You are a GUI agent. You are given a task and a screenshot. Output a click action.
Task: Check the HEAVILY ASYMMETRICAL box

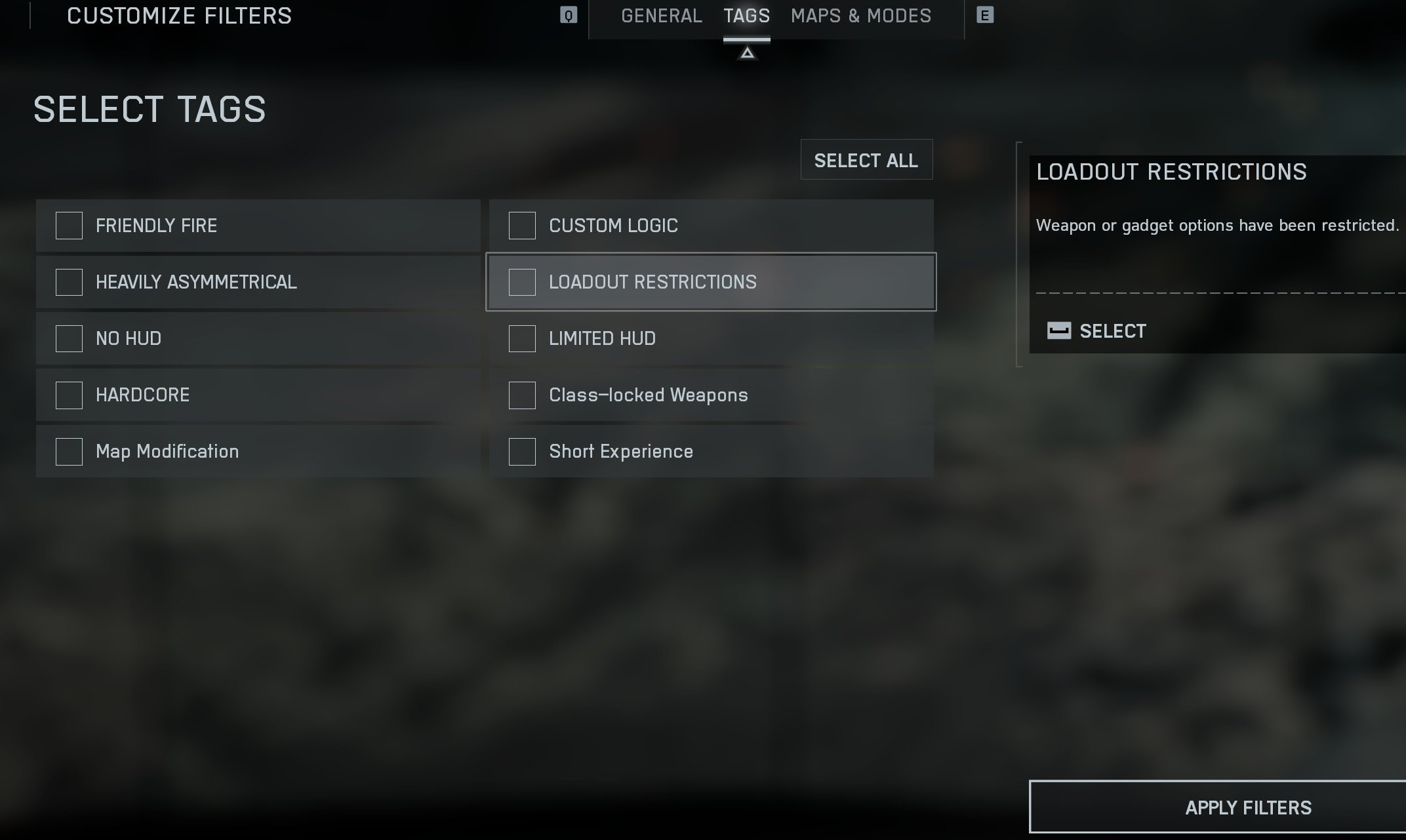pos(68,282)
